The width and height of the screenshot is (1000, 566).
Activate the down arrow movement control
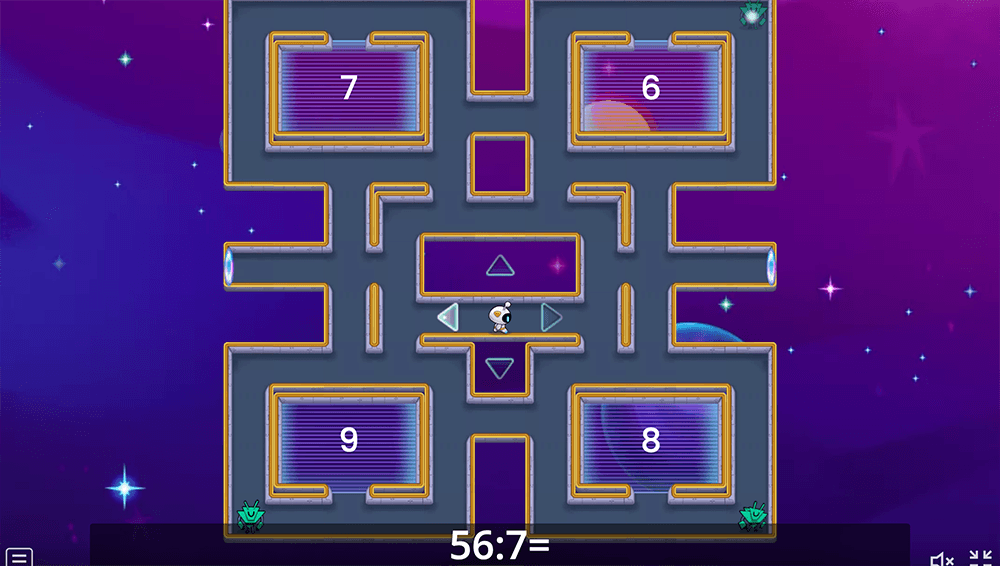coord(499,368)
